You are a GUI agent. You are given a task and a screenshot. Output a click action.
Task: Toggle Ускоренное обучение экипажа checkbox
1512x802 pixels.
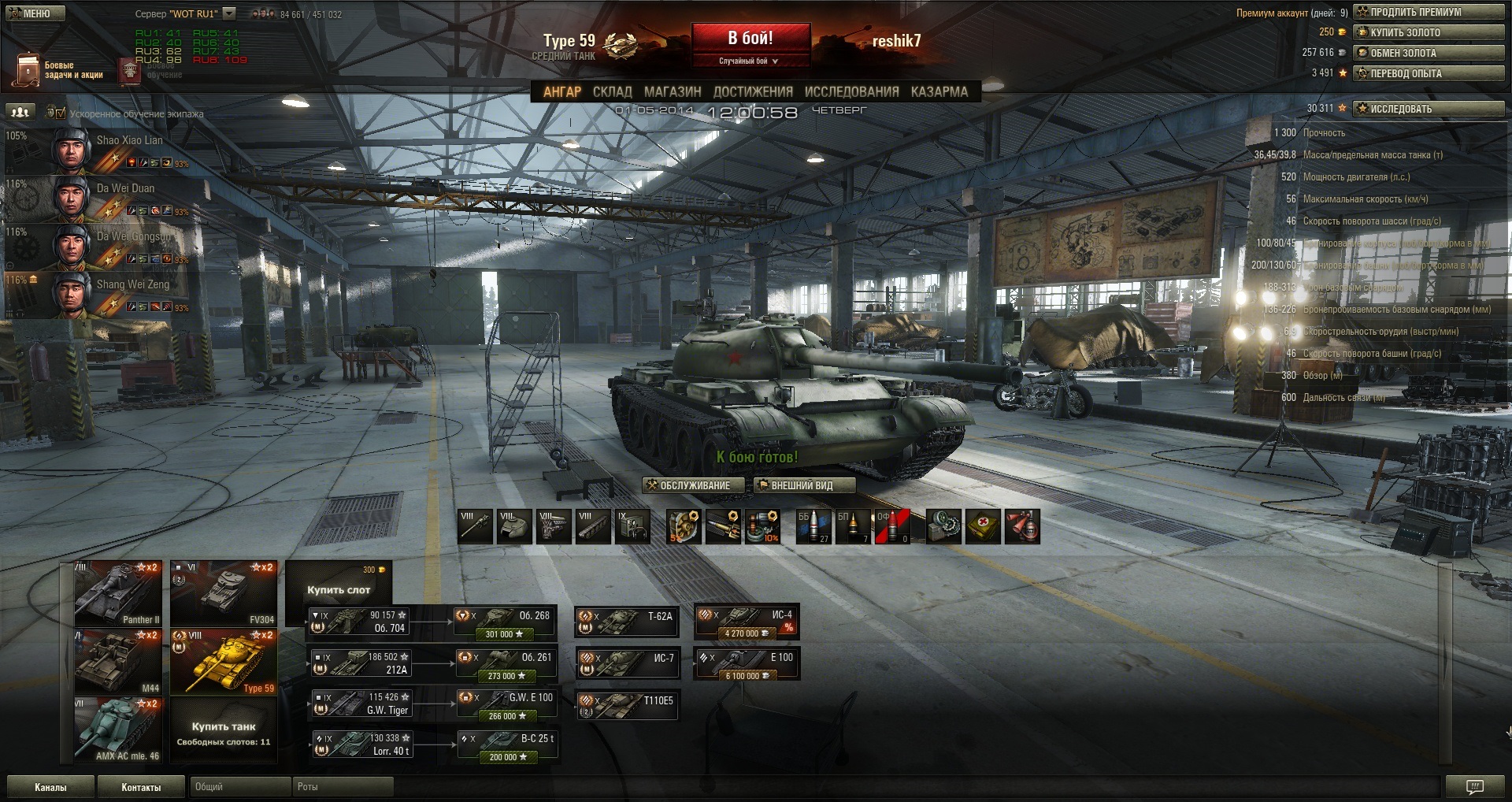click(x=61, y=113)
